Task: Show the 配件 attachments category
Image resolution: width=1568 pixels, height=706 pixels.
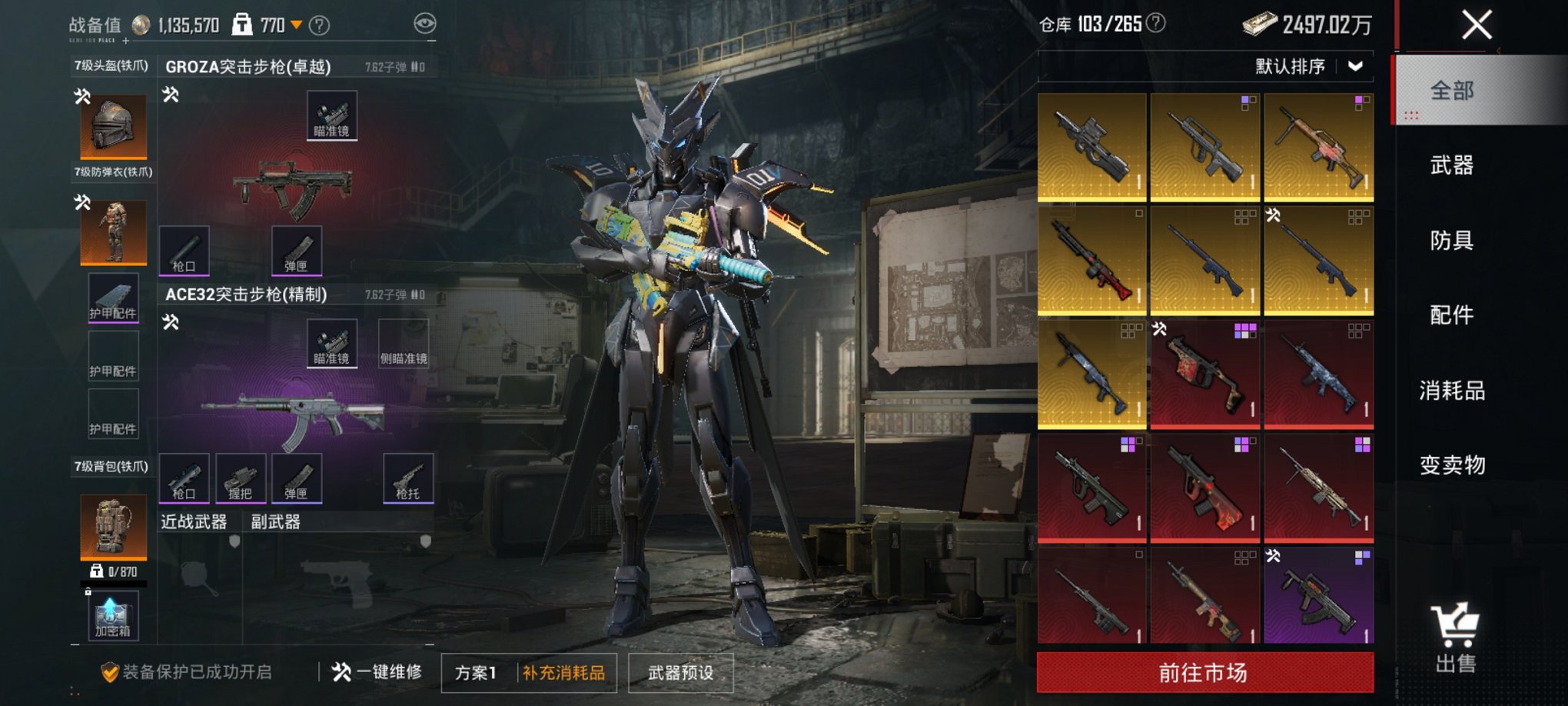Action: 1451,315
